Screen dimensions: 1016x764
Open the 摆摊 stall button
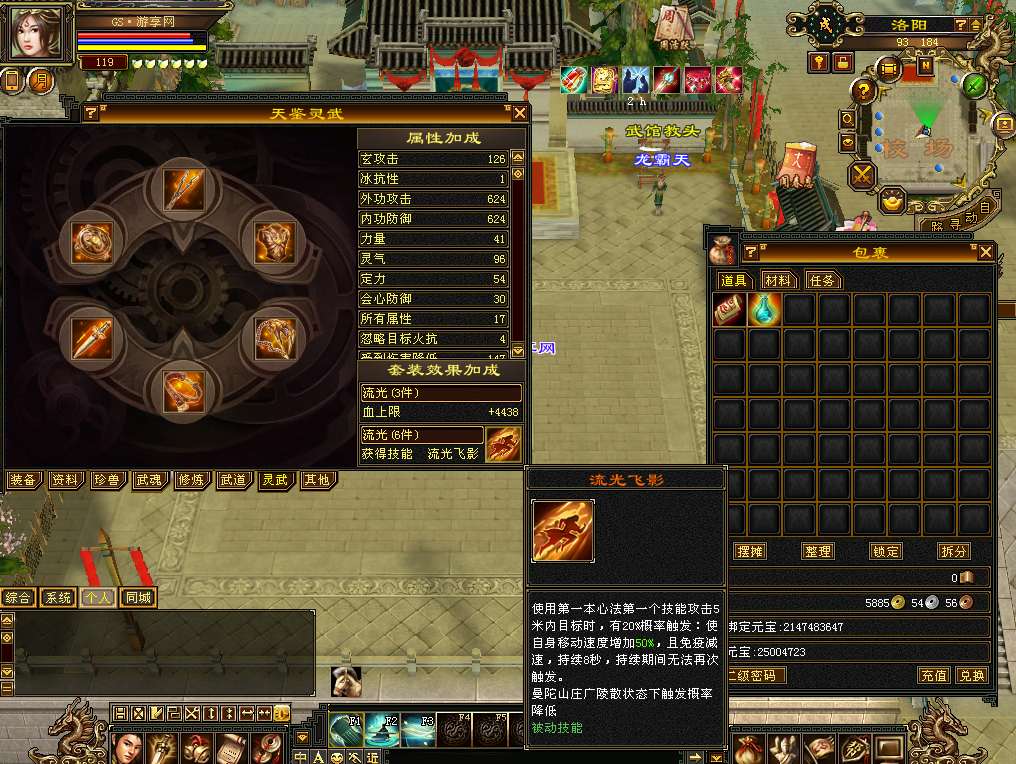(x=750, y=551)
